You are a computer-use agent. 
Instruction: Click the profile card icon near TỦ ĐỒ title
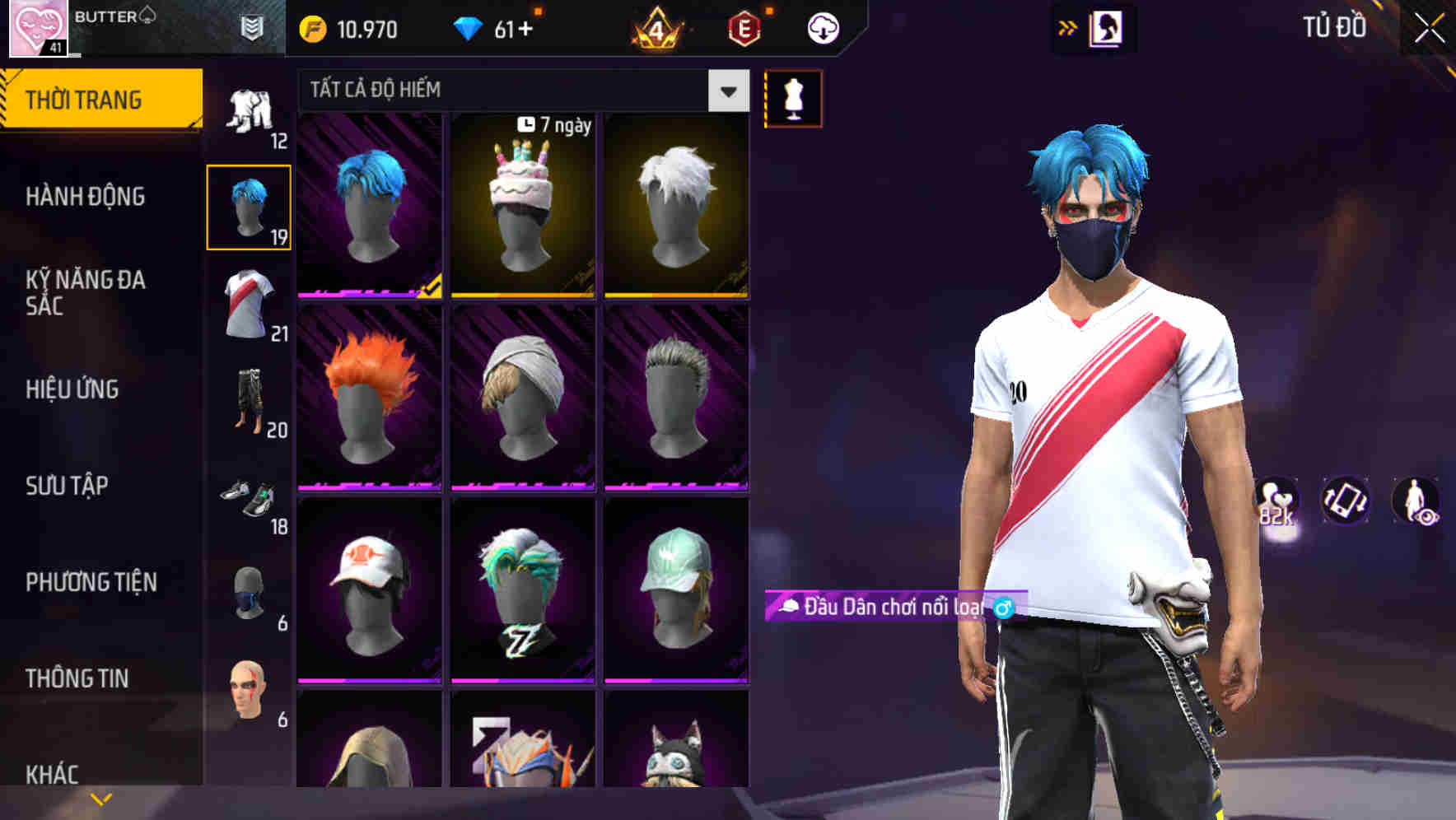tap(1108, 27)
